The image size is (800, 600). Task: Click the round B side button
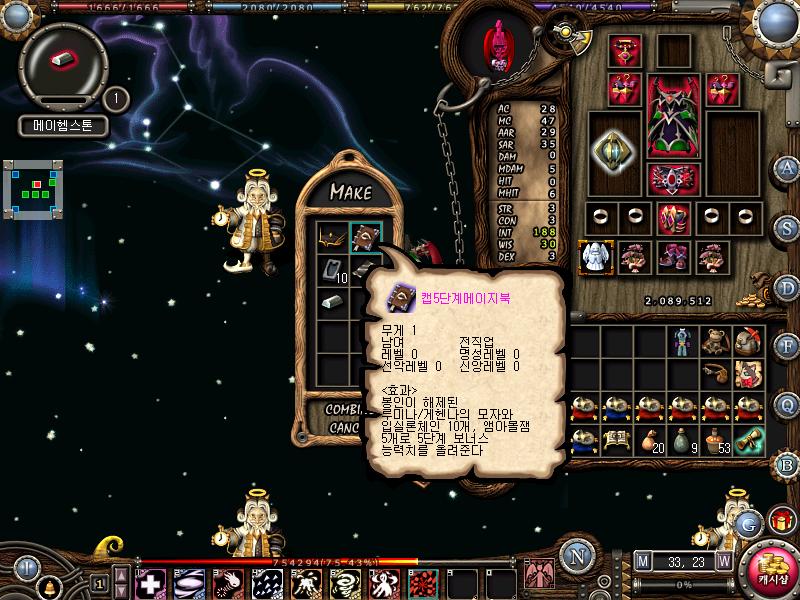point(787,463)
